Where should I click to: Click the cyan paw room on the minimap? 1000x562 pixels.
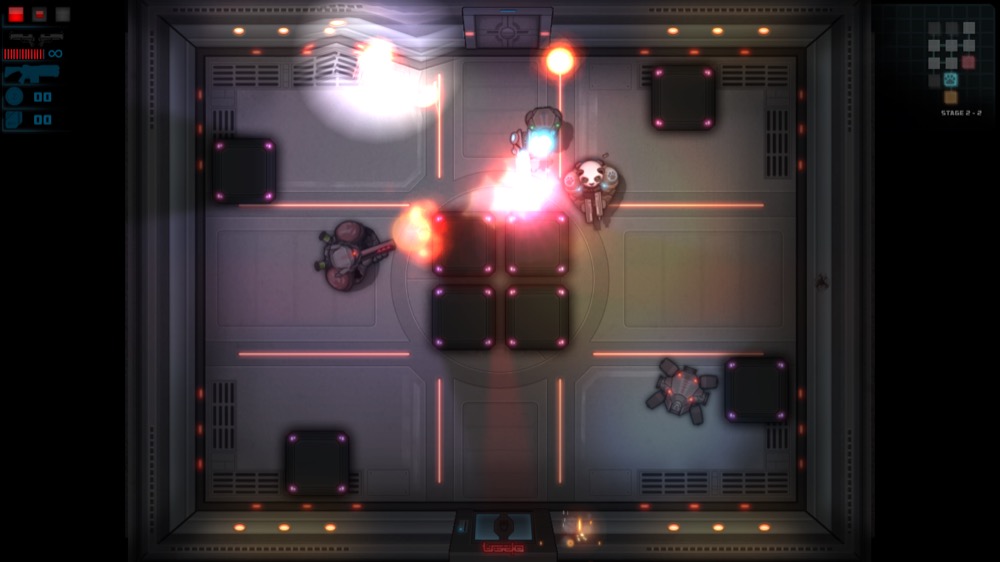pos(950,80)
